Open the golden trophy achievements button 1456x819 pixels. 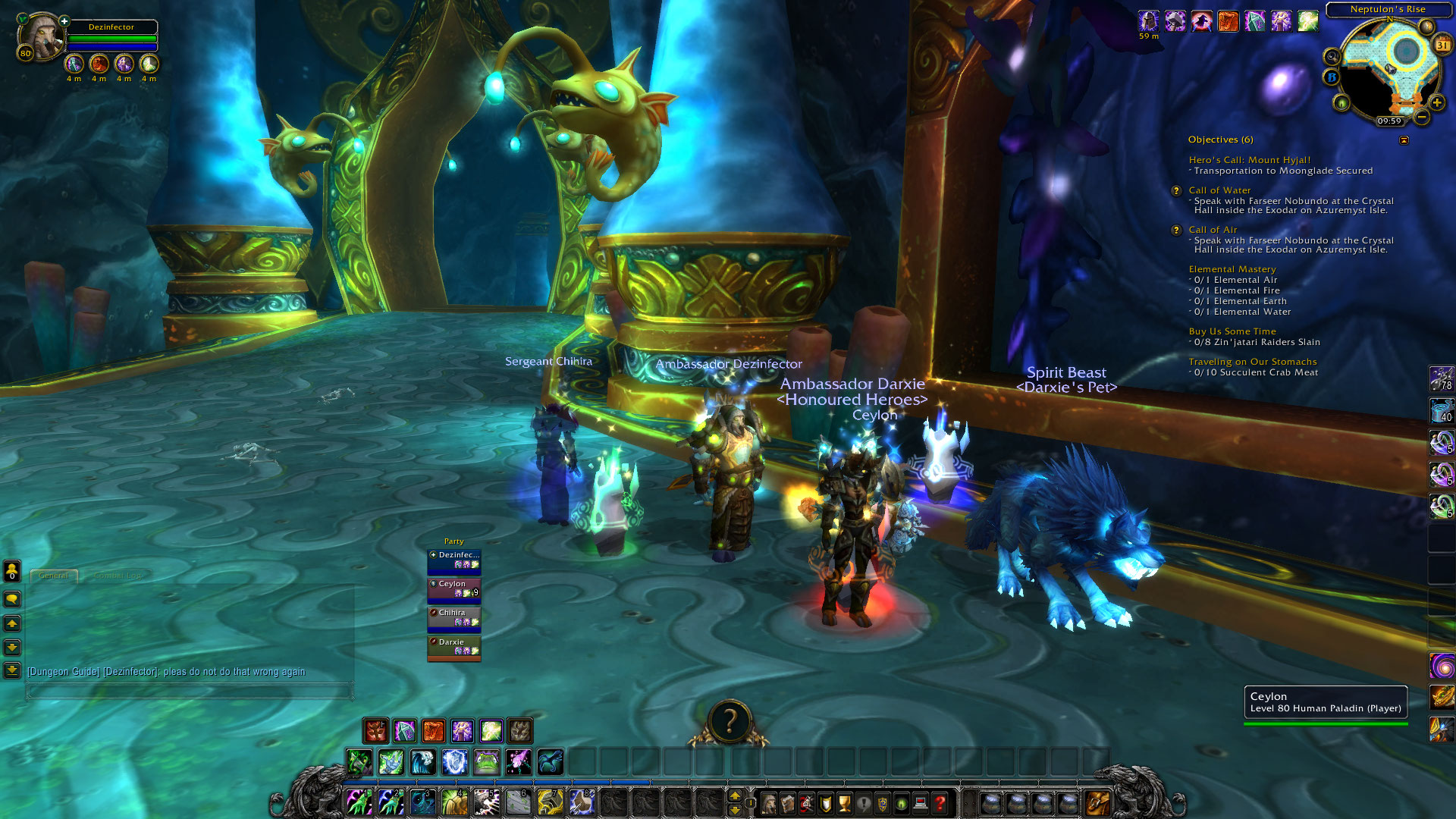[844, 803]
